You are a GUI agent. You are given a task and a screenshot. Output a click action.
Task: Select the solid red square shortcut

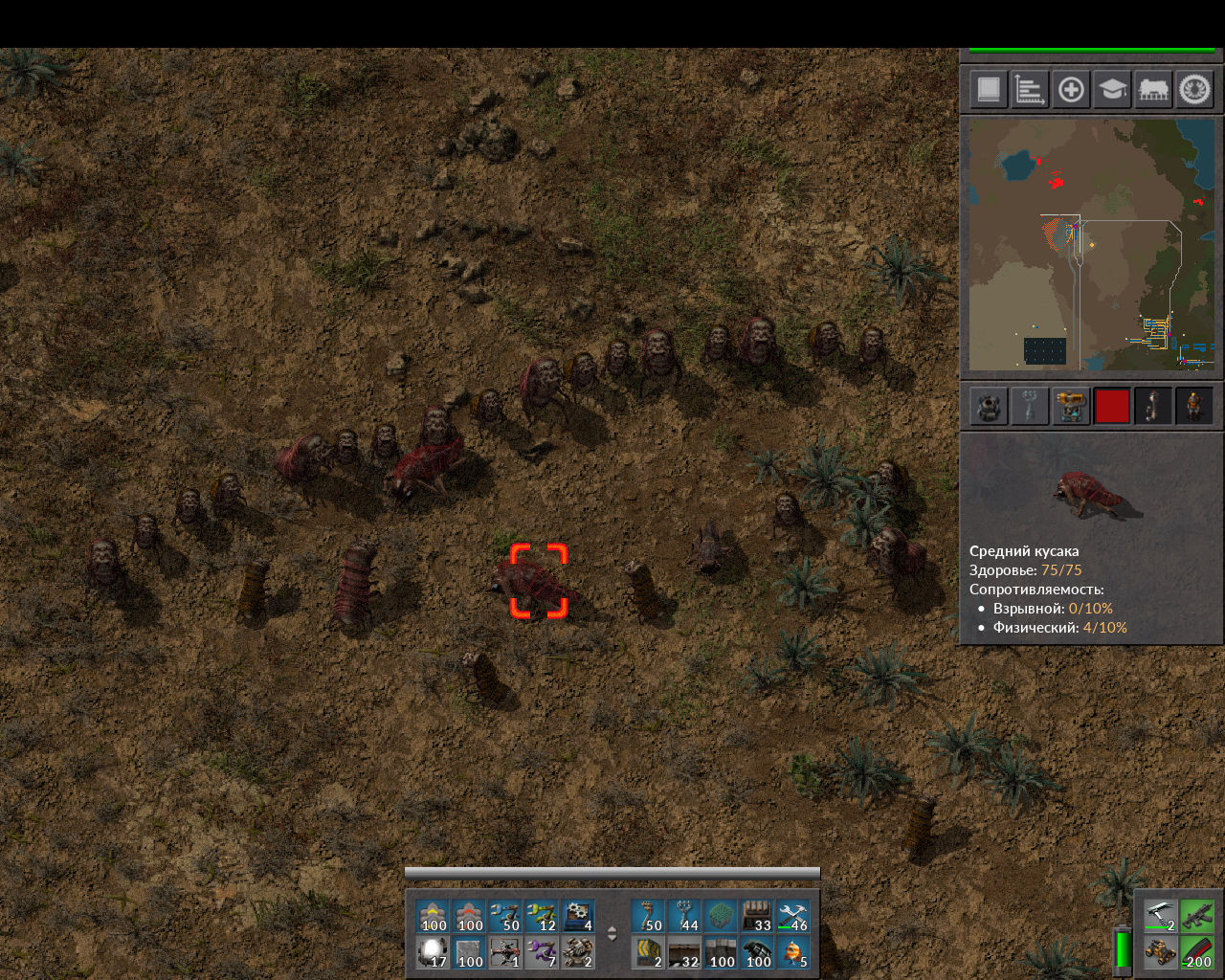[x=1112, y=406]
